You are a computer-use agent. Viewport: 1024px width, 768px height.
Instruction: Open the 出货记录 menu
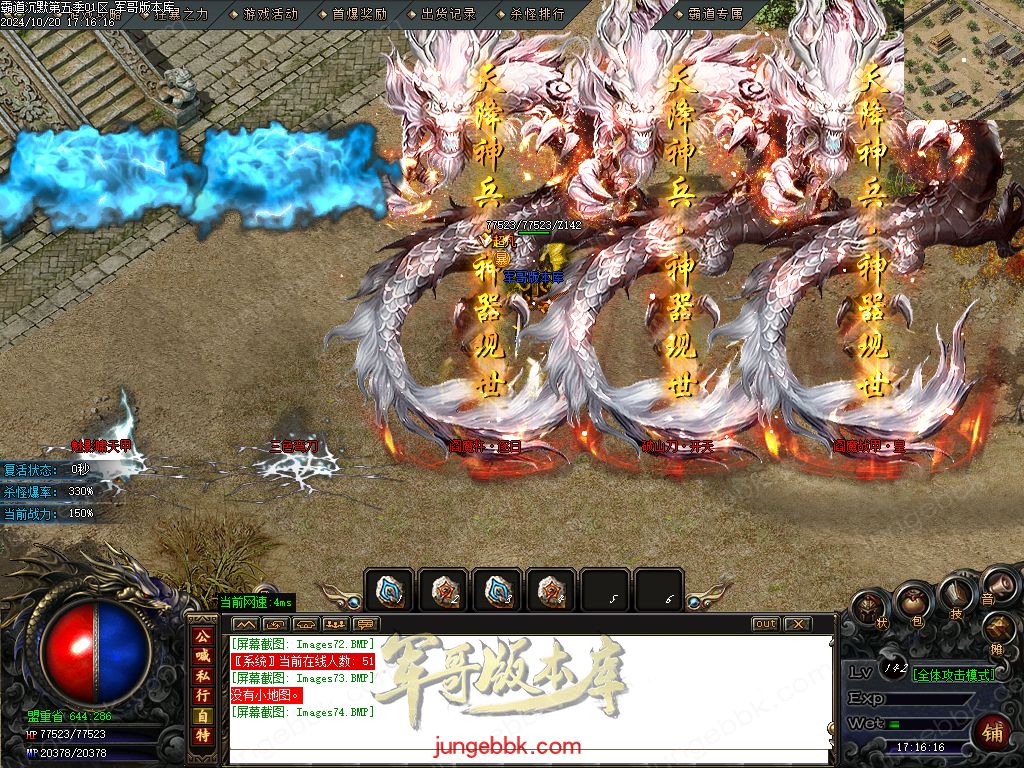447,14
